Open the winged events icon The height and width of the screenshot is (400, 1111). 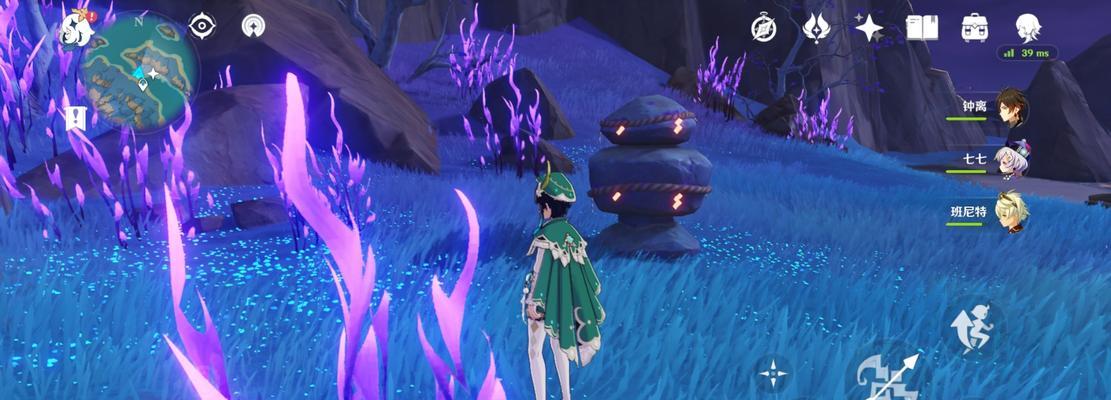[x=816, y=27]
